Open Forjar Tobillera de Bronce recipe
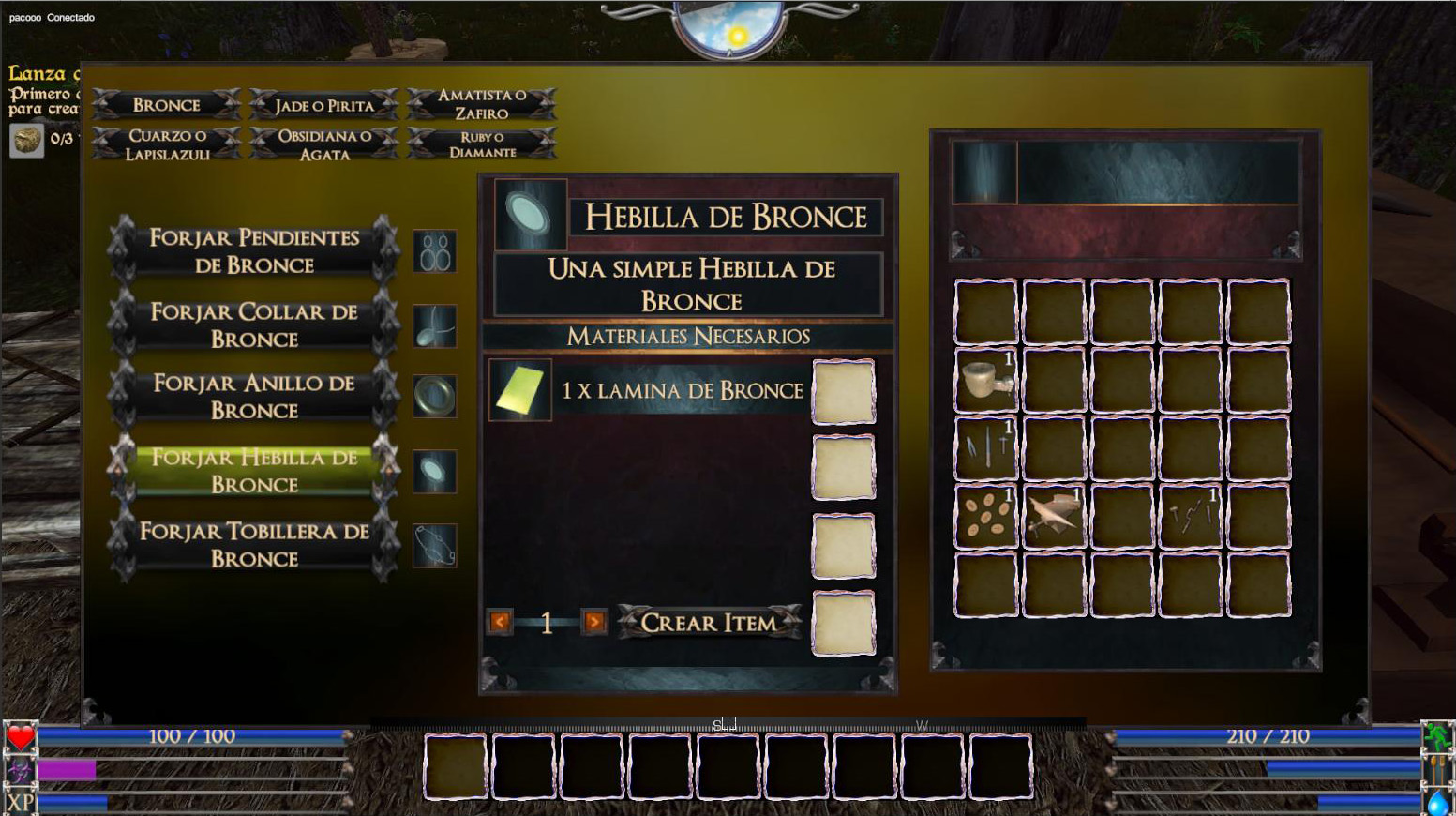 point(253,544)
